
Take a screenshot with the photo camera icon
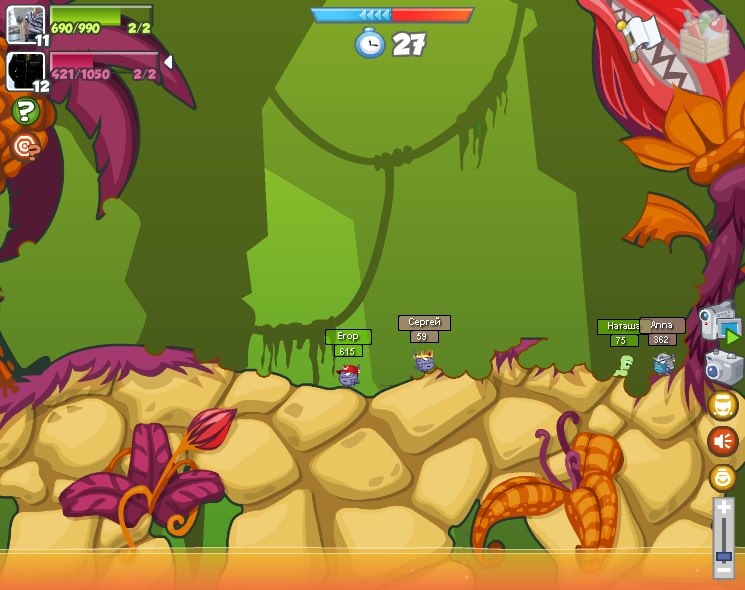723,368
